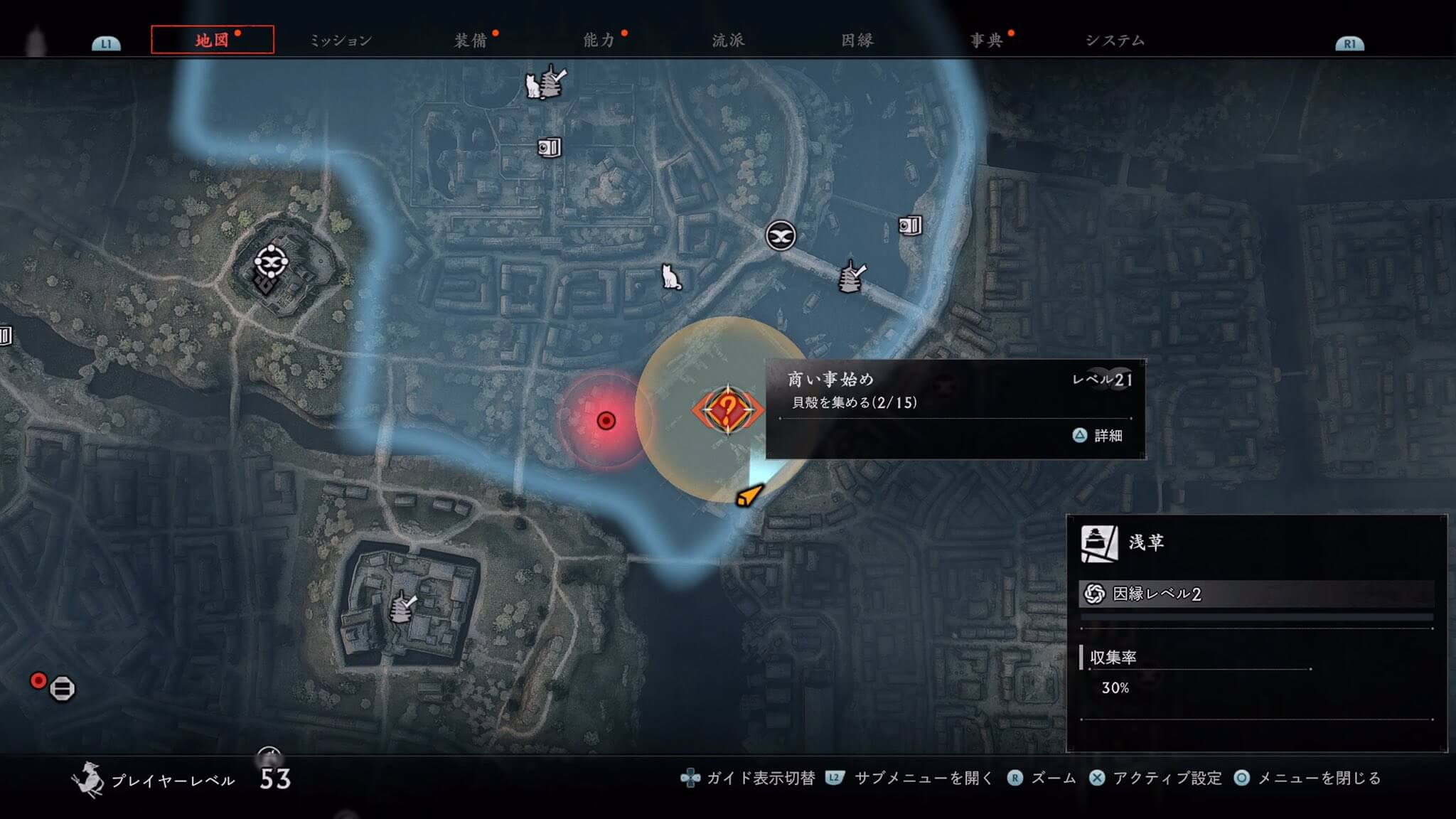Click the 浅草 region castle icon
This screenshot has height=819, width=1456.
[1098, 544]
